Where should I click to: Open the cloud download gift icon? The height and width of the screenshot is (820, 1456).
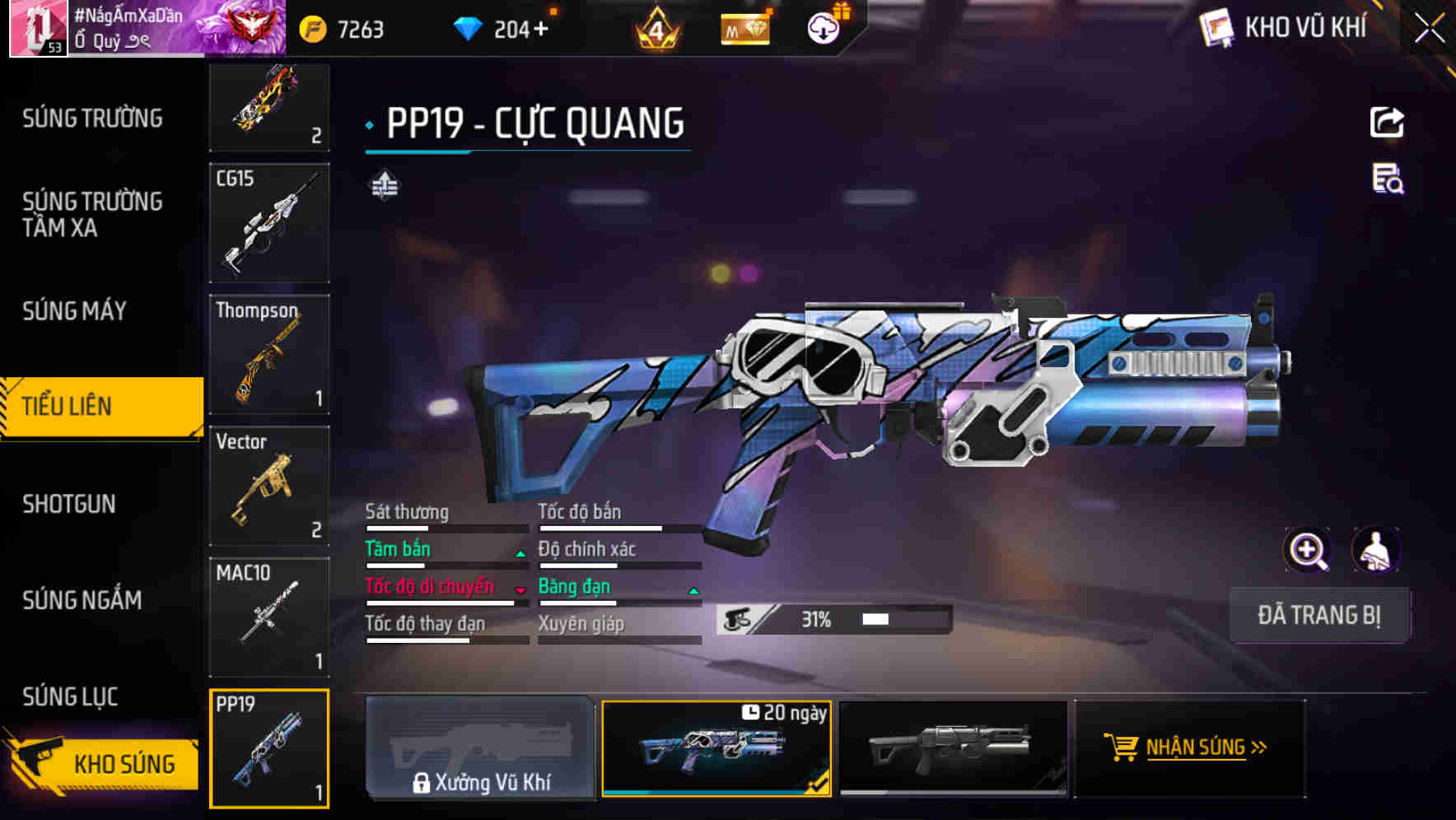824,27
